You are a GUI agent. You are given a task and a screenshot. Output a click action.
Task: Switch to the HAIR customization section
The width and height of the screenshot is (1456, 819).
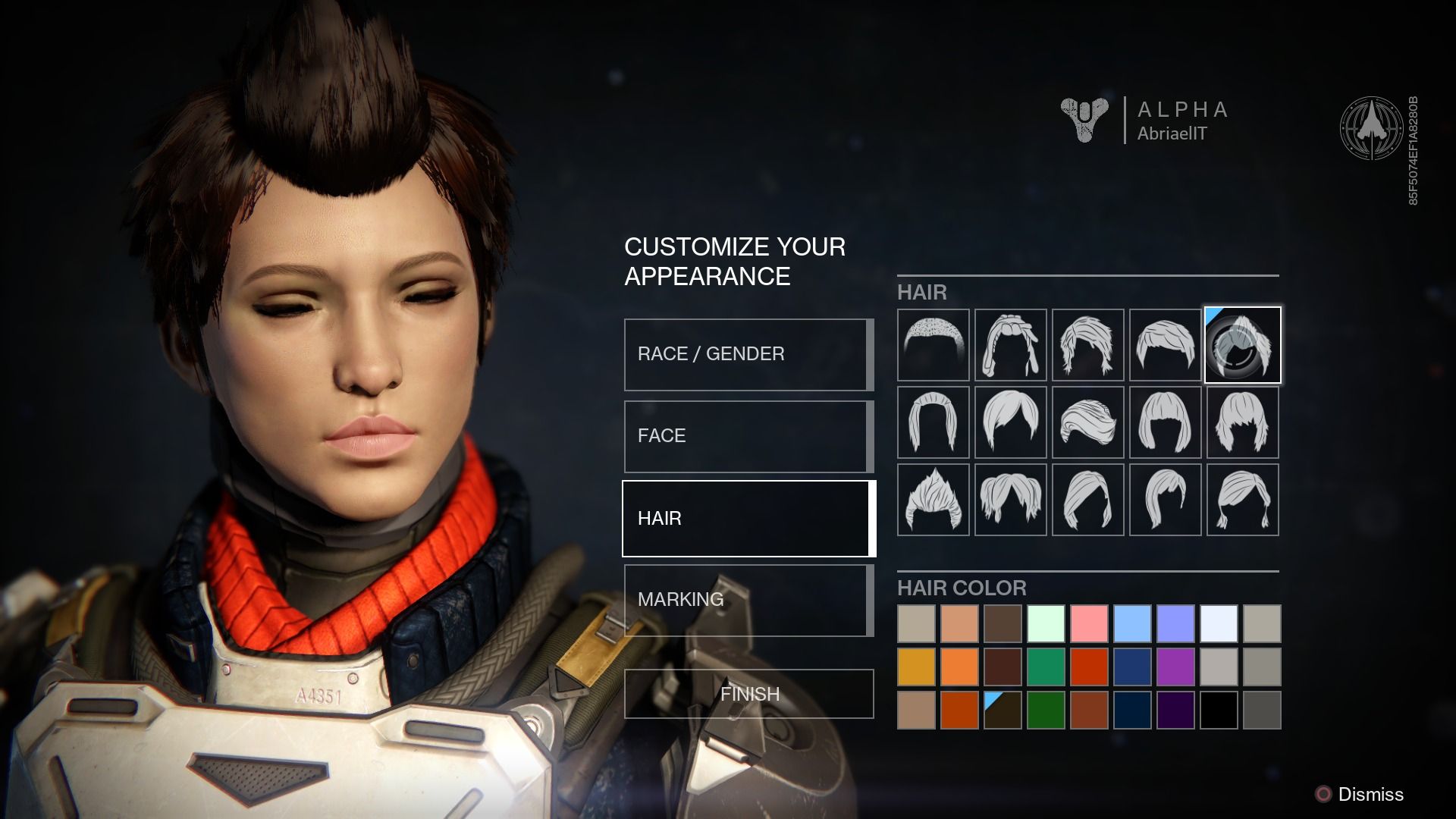coord(747,518)
